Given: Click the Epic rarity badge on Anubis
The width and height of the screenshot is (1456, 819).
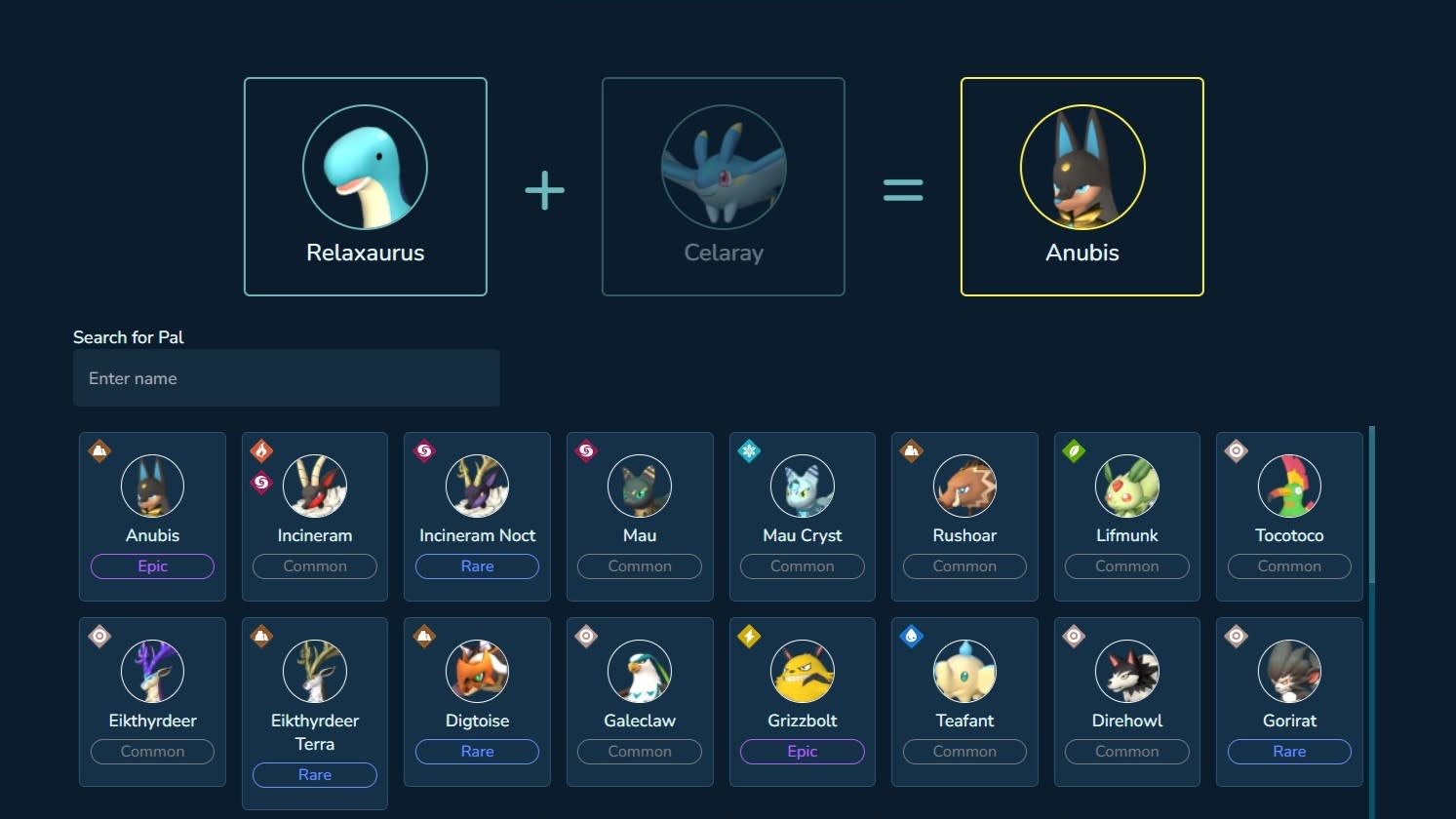Looking at the screenshot, I should 152,566.
